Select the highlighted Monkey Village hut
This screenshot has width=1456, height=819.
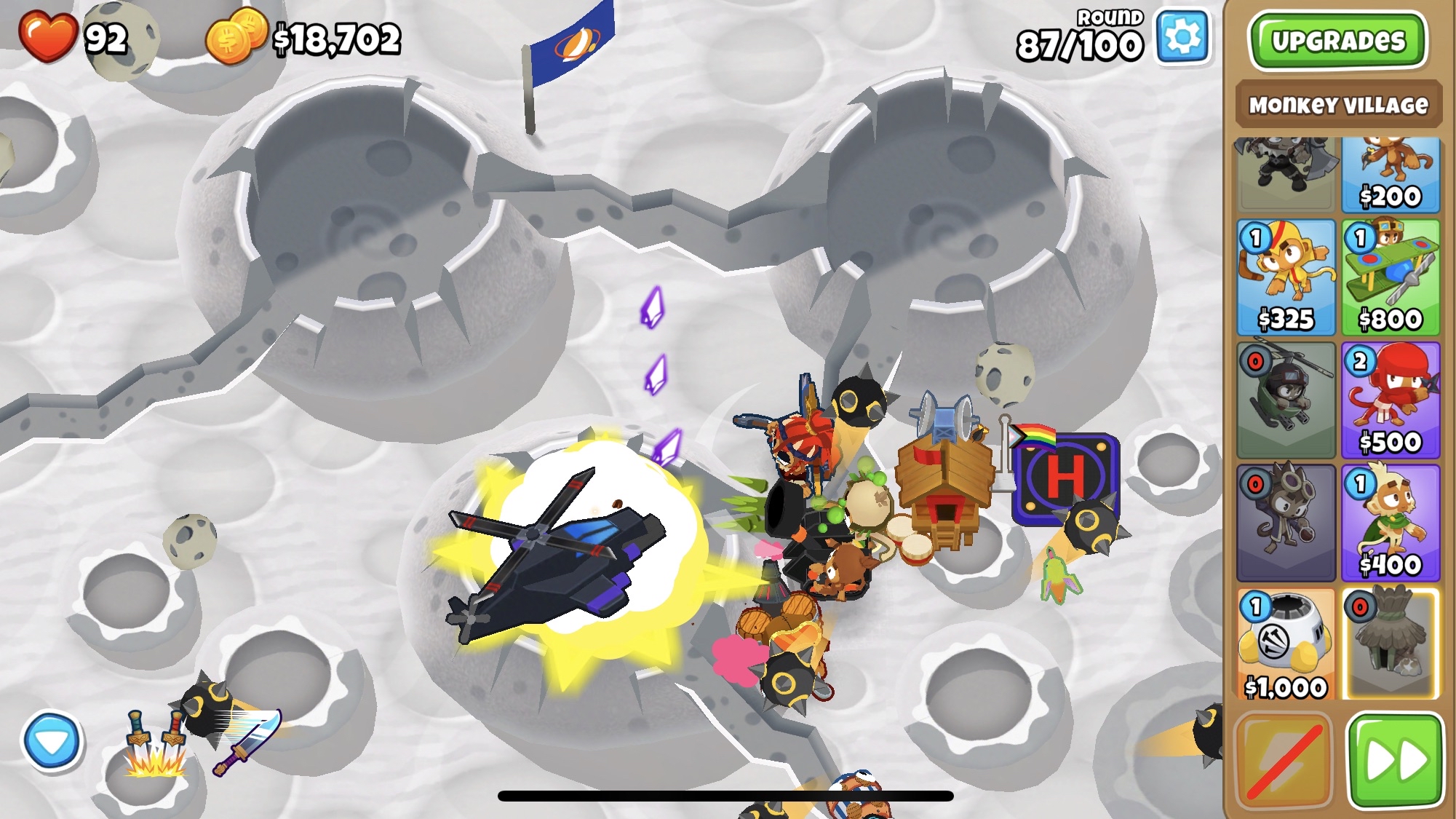click(1391, 644)
